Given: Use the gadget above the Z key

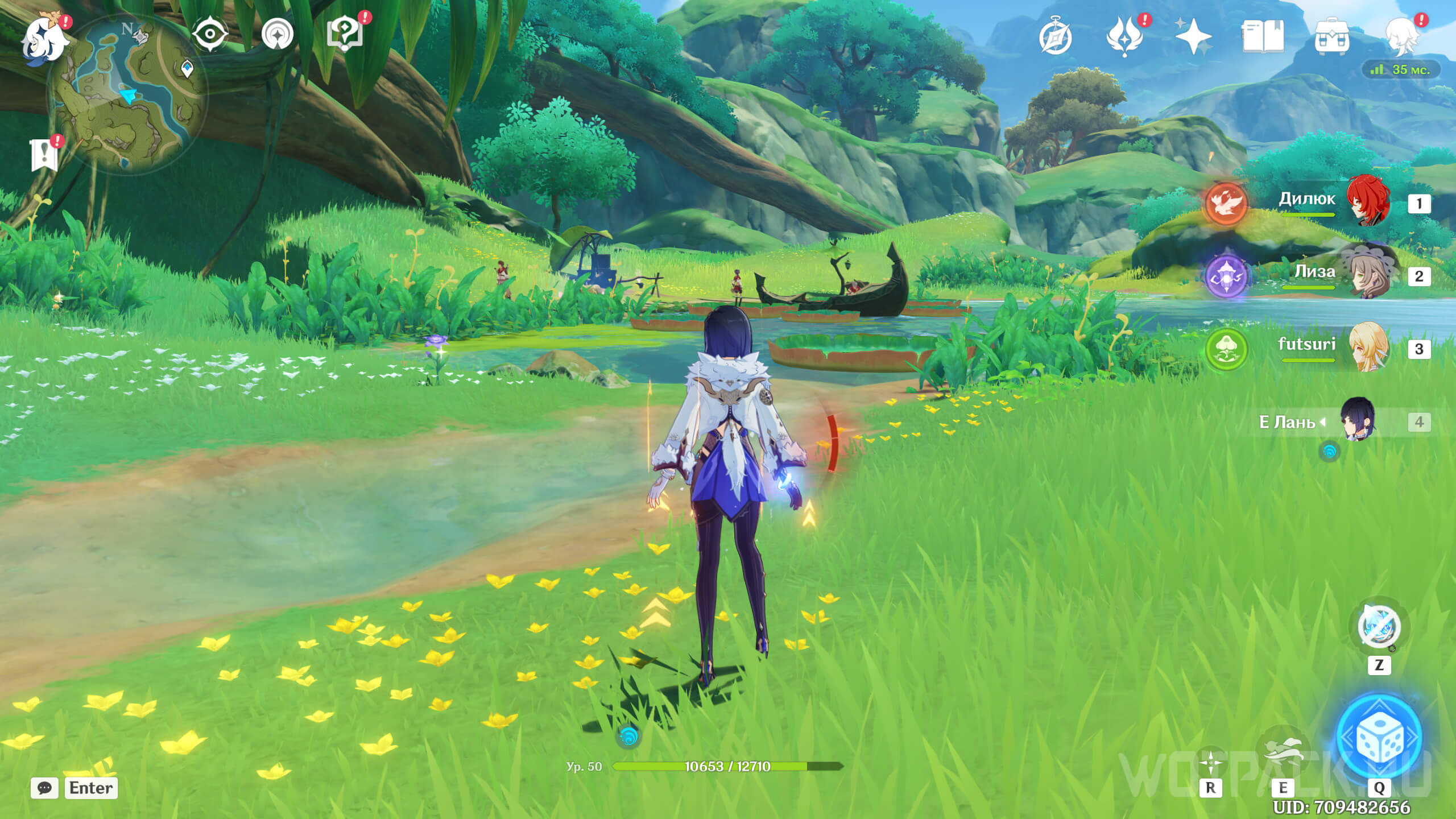Looking at the screenshot, I should point(1379,627).
